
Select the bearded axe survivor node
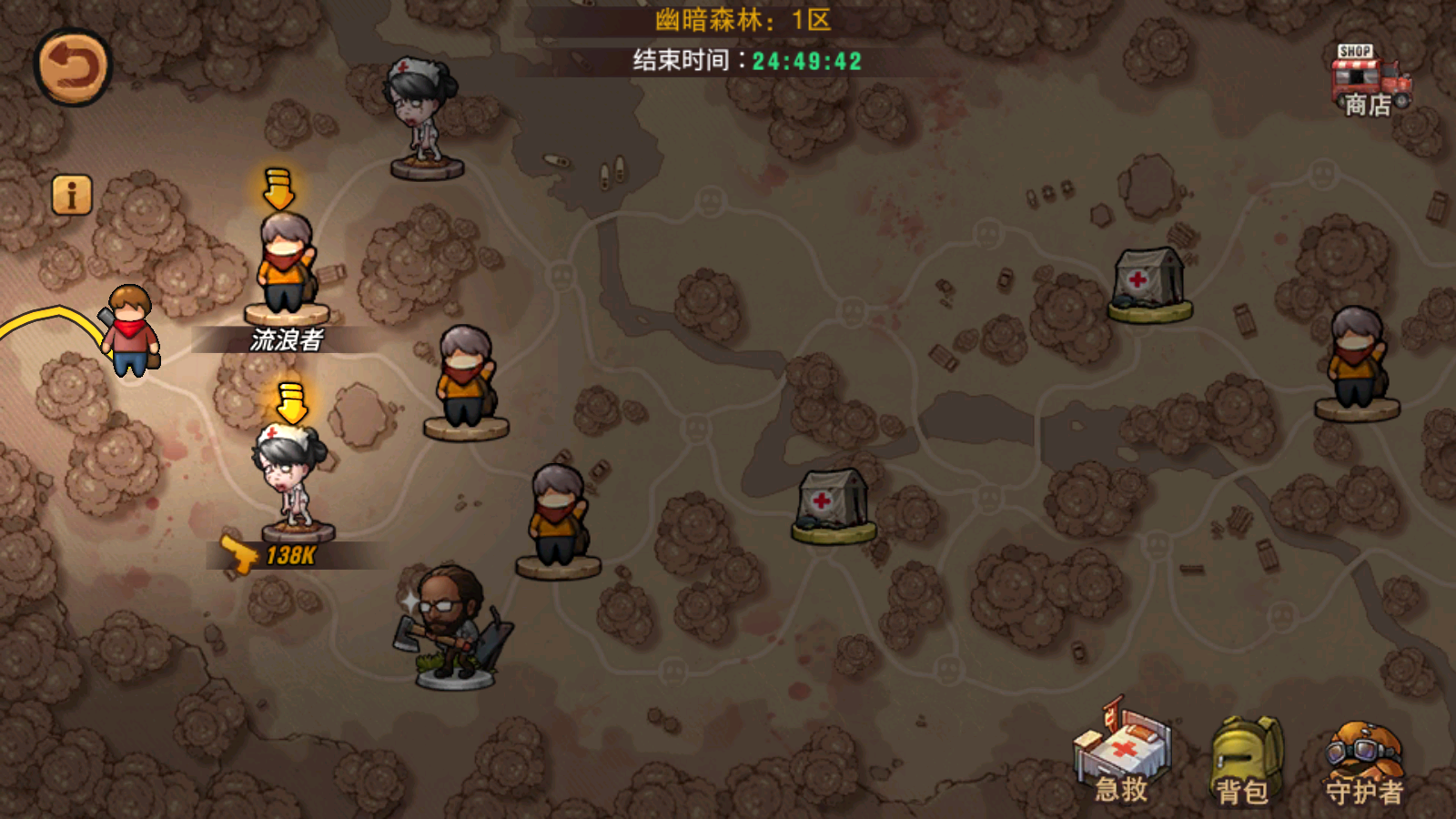click(x=452, y=626)
